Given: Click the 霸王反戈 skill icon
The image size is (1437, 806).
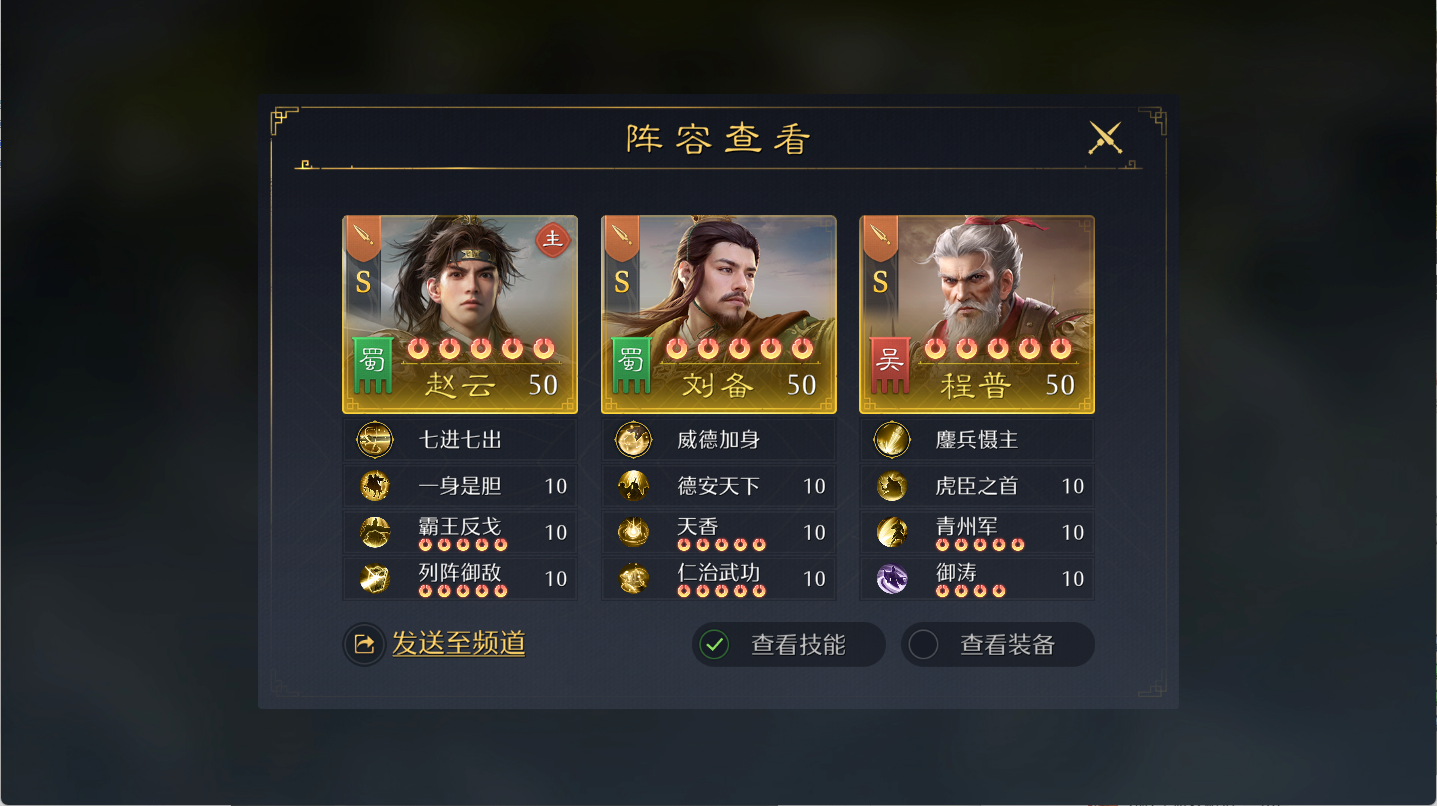Looking at the screenshot, I should 375,532.
